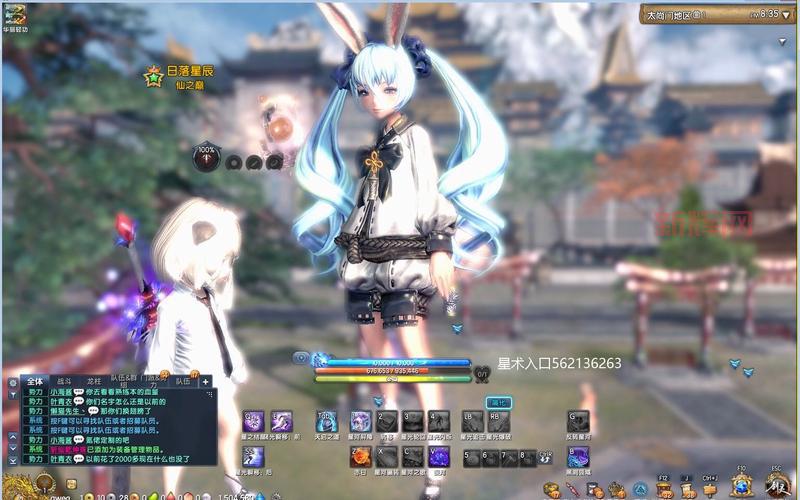Activate the LB 星光追击 skill

472,422
